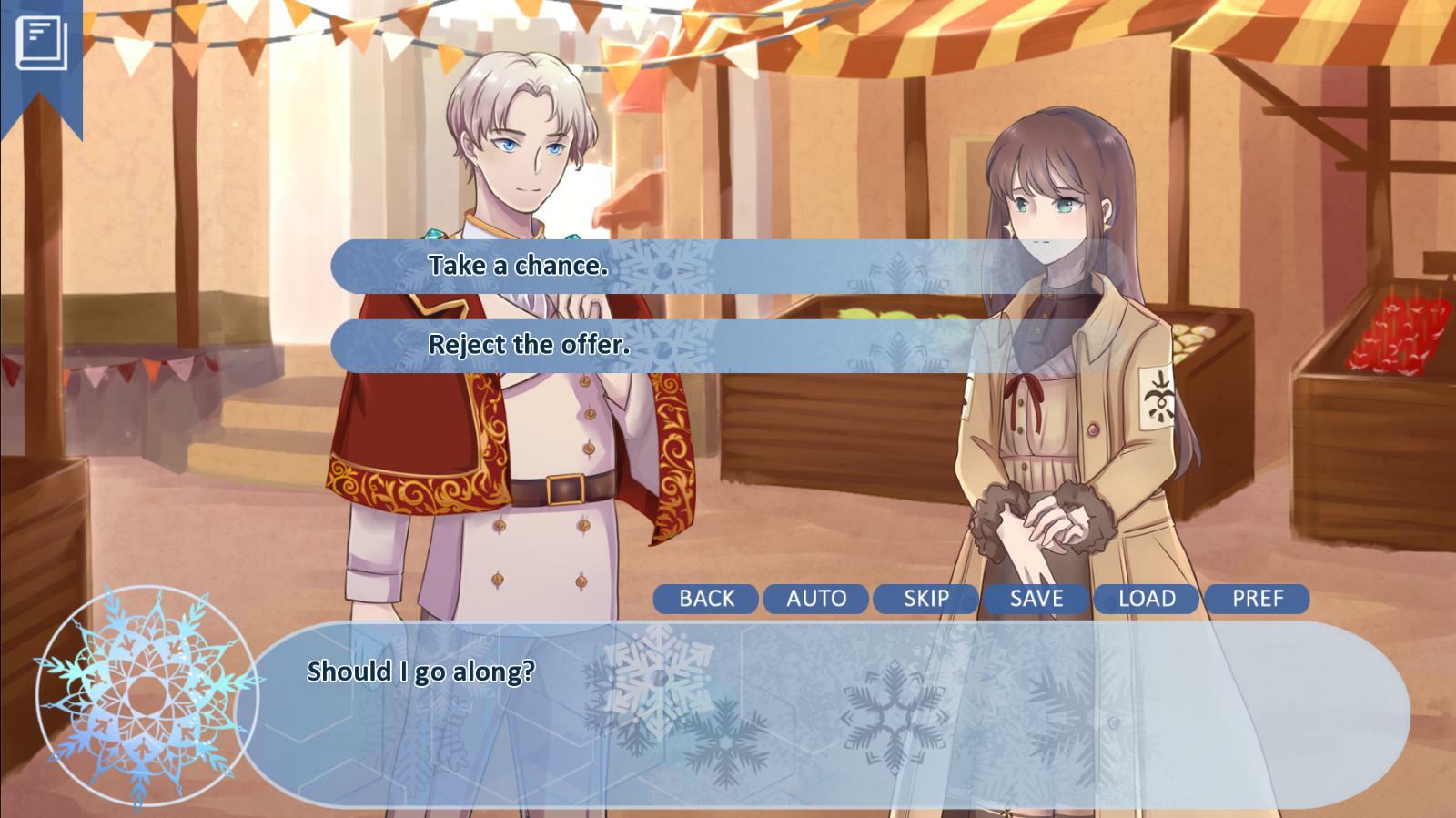Open PREF to adjust preferences

[x=1257, y=599]
